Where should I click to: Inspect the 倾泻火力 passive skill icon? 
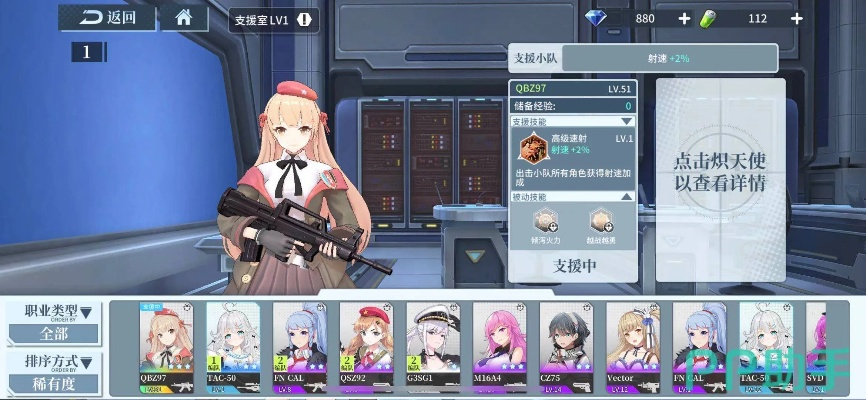tap(546, 221)
